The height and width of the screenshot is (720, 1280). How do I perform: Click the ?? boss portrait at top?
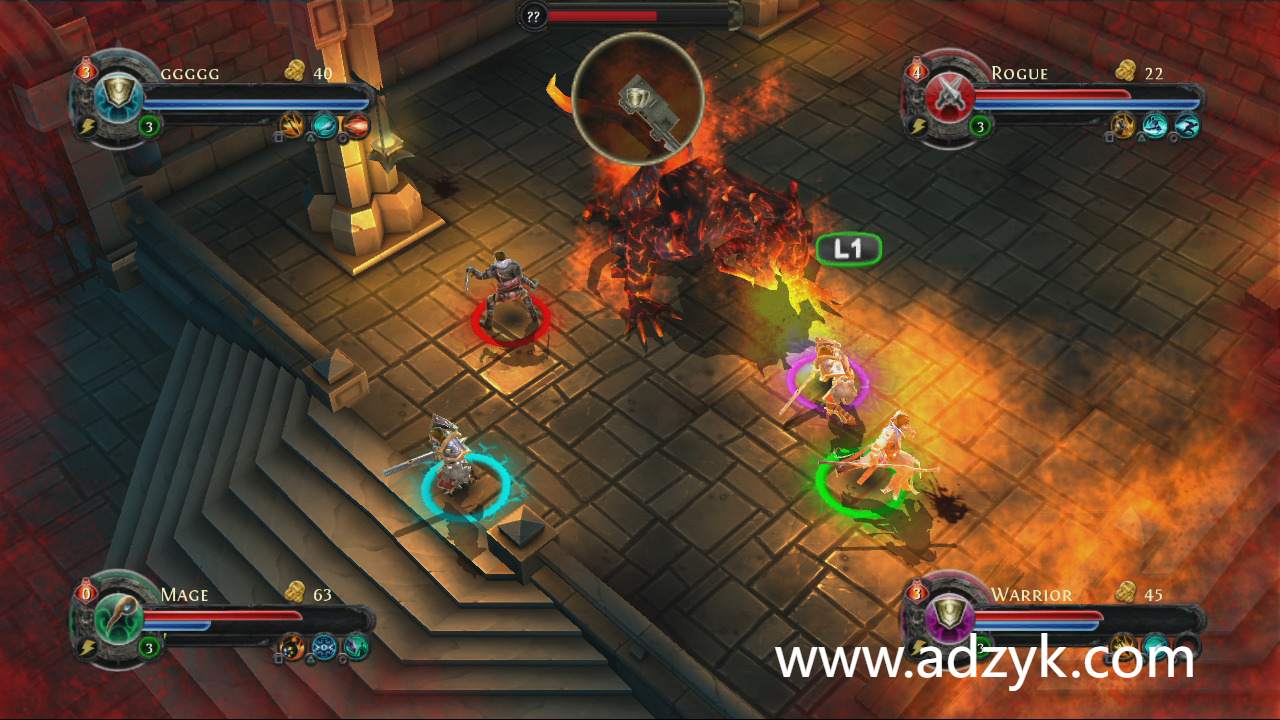coord(534,16)
